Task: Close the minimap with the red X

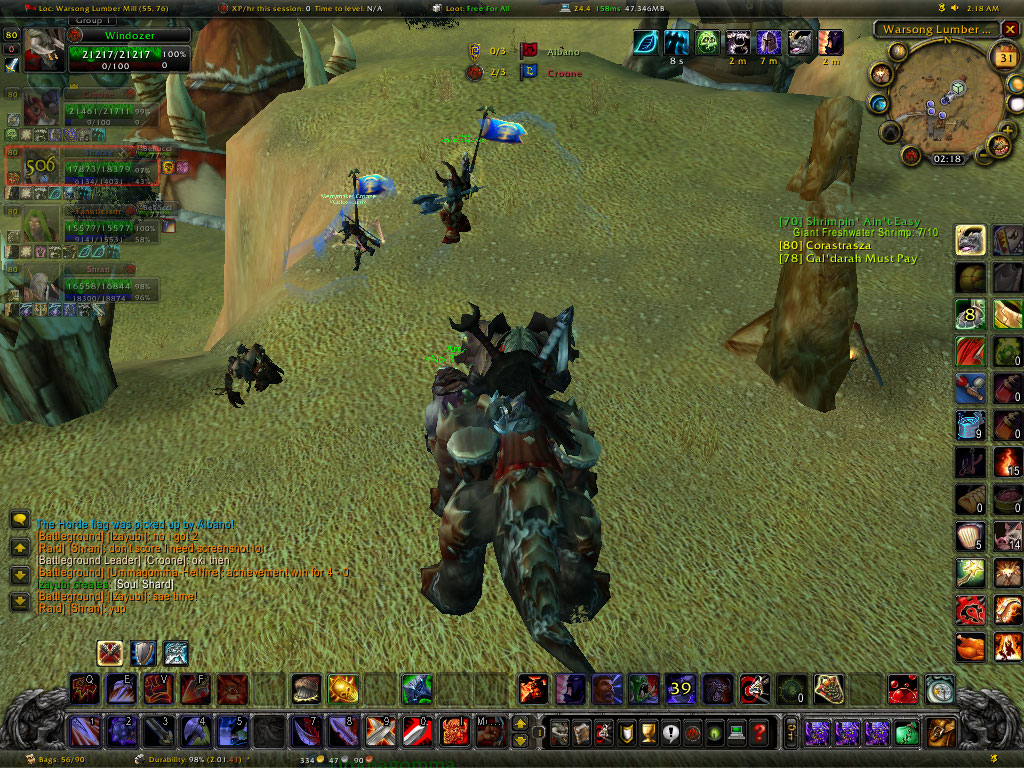Action: tap(1012, 30)
